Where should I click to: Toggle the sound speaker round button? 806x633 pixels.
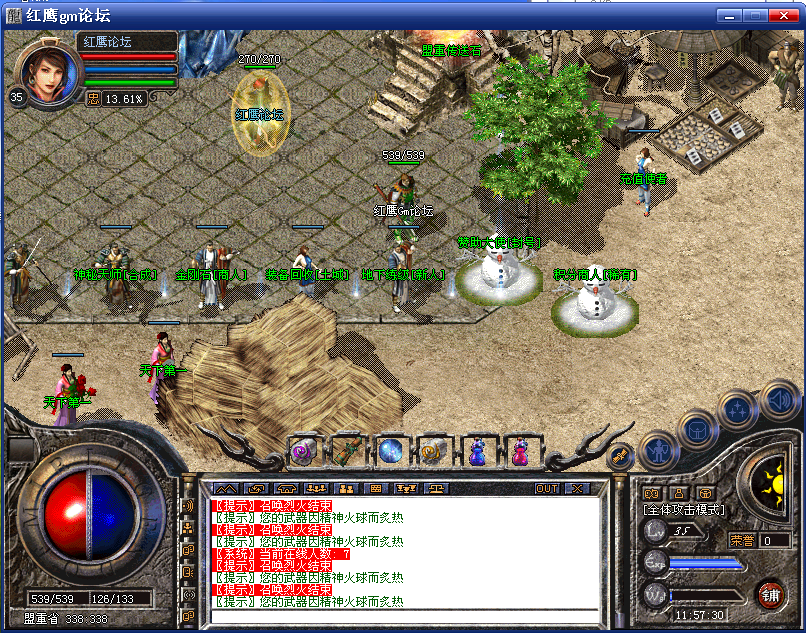click(x=779, y=401)
